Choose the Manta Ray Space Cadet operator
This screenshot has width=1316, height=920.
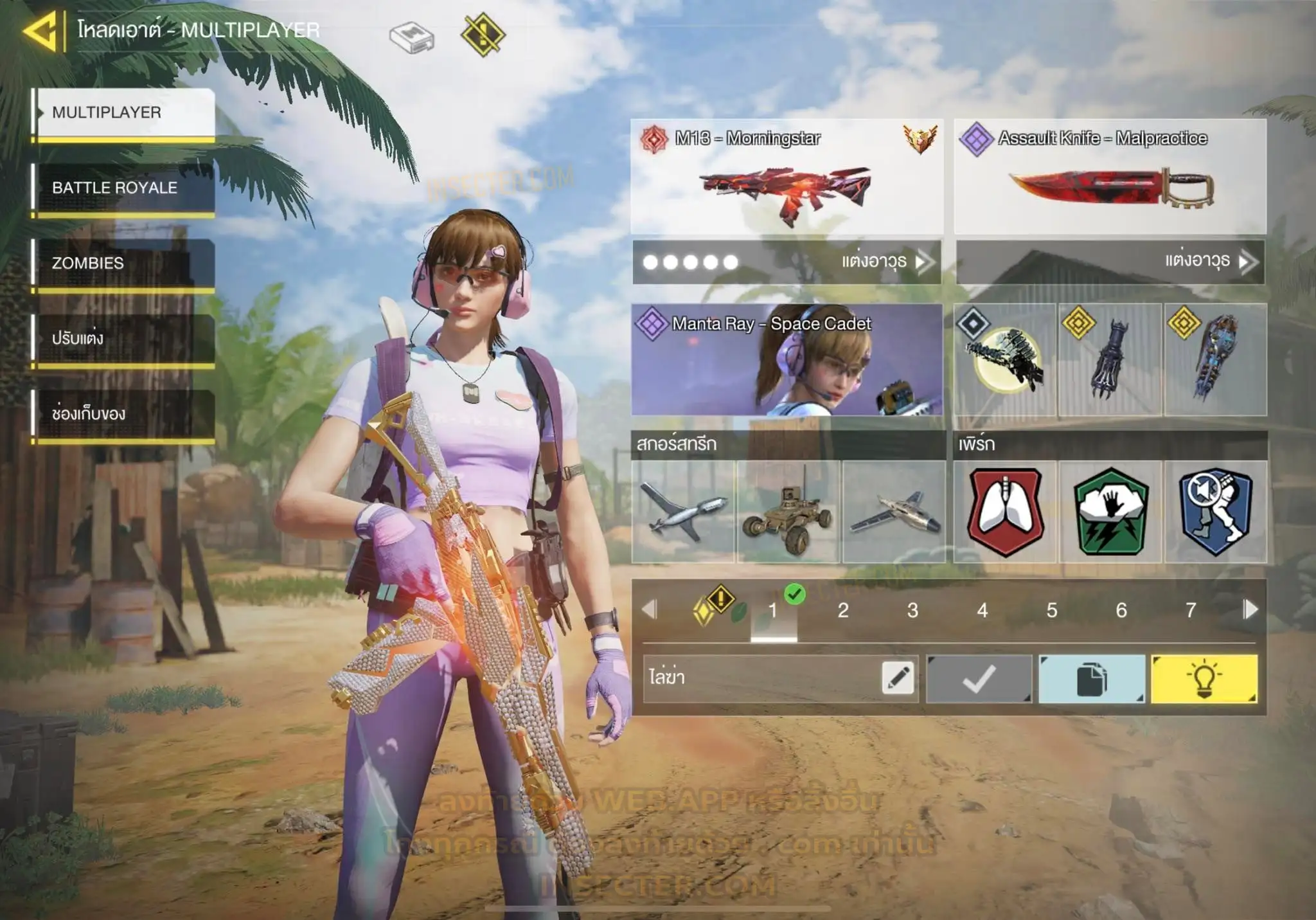coord(787,360)
